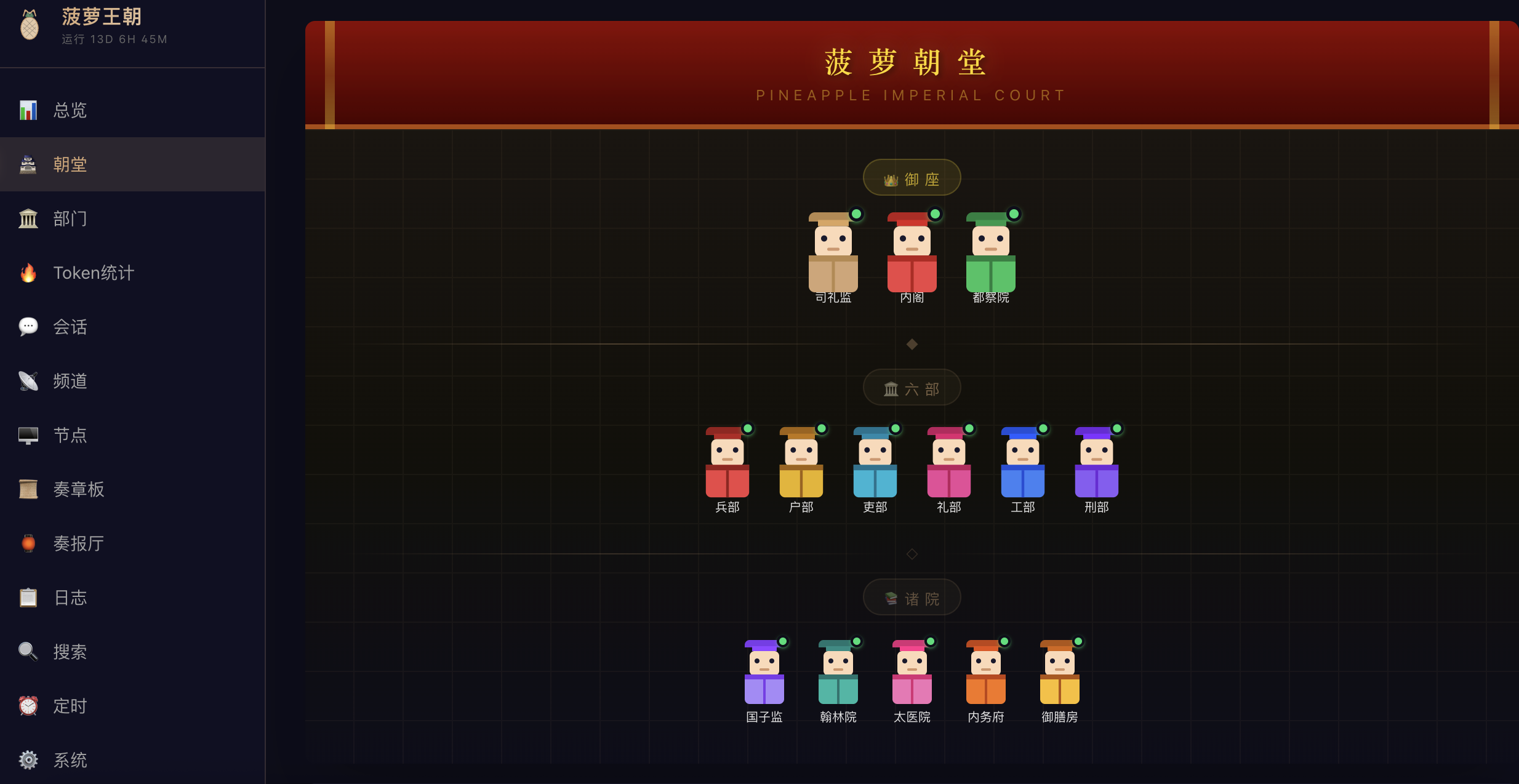Open the 搜索 search page

70,652
